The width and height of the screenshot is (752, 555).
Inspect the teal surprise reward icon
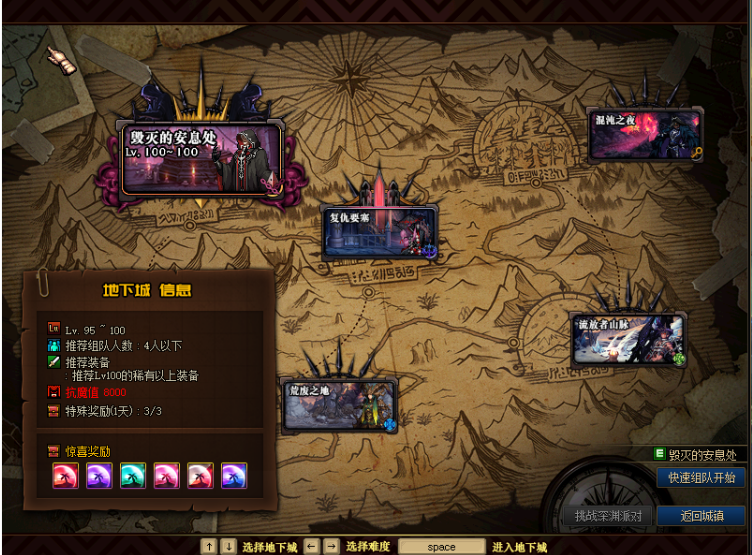click(133, 475)
